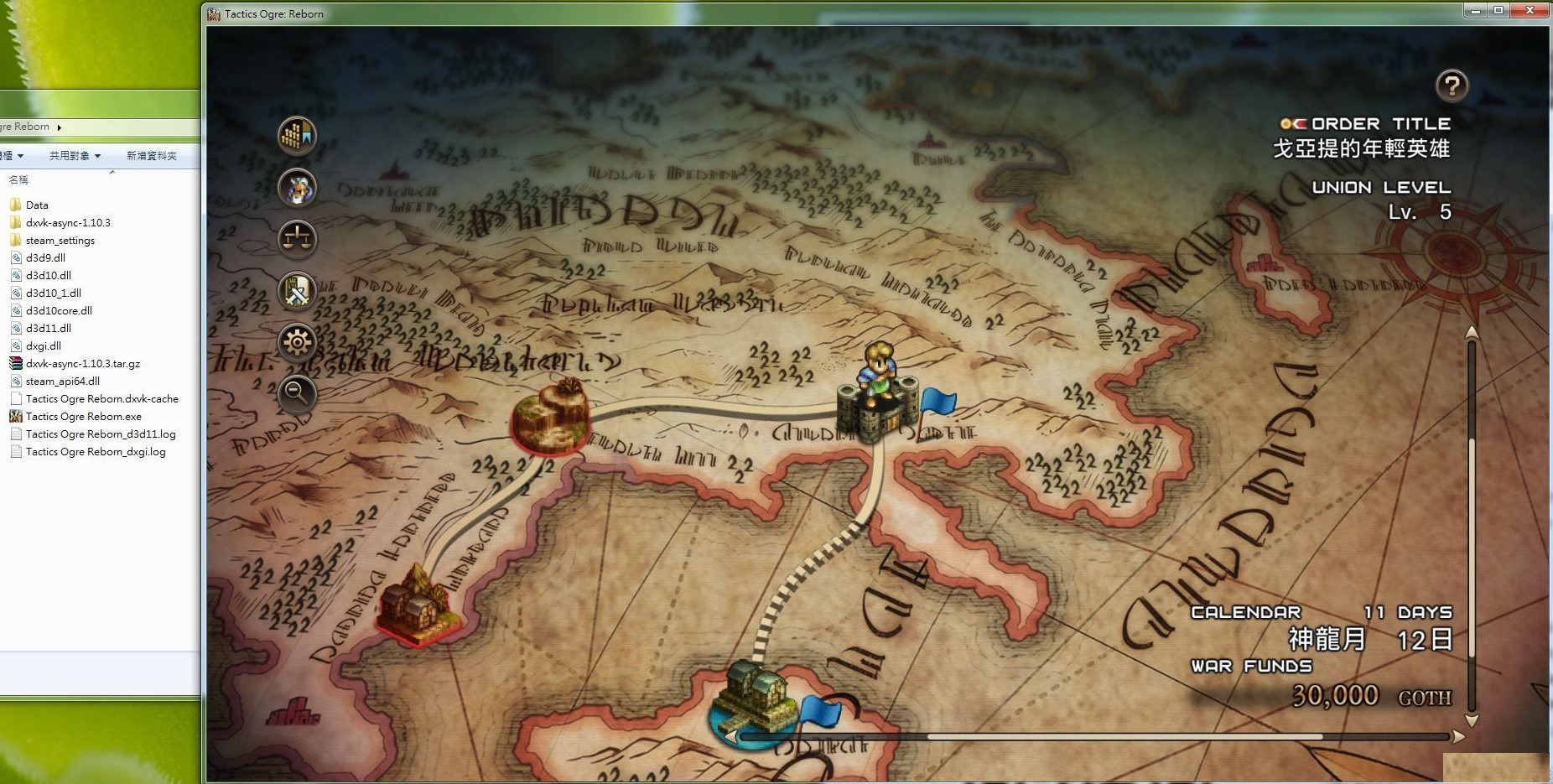Select the crossed swords training icon
Viewport: 1553px width, 784px height.
click(x=297, y=291)
